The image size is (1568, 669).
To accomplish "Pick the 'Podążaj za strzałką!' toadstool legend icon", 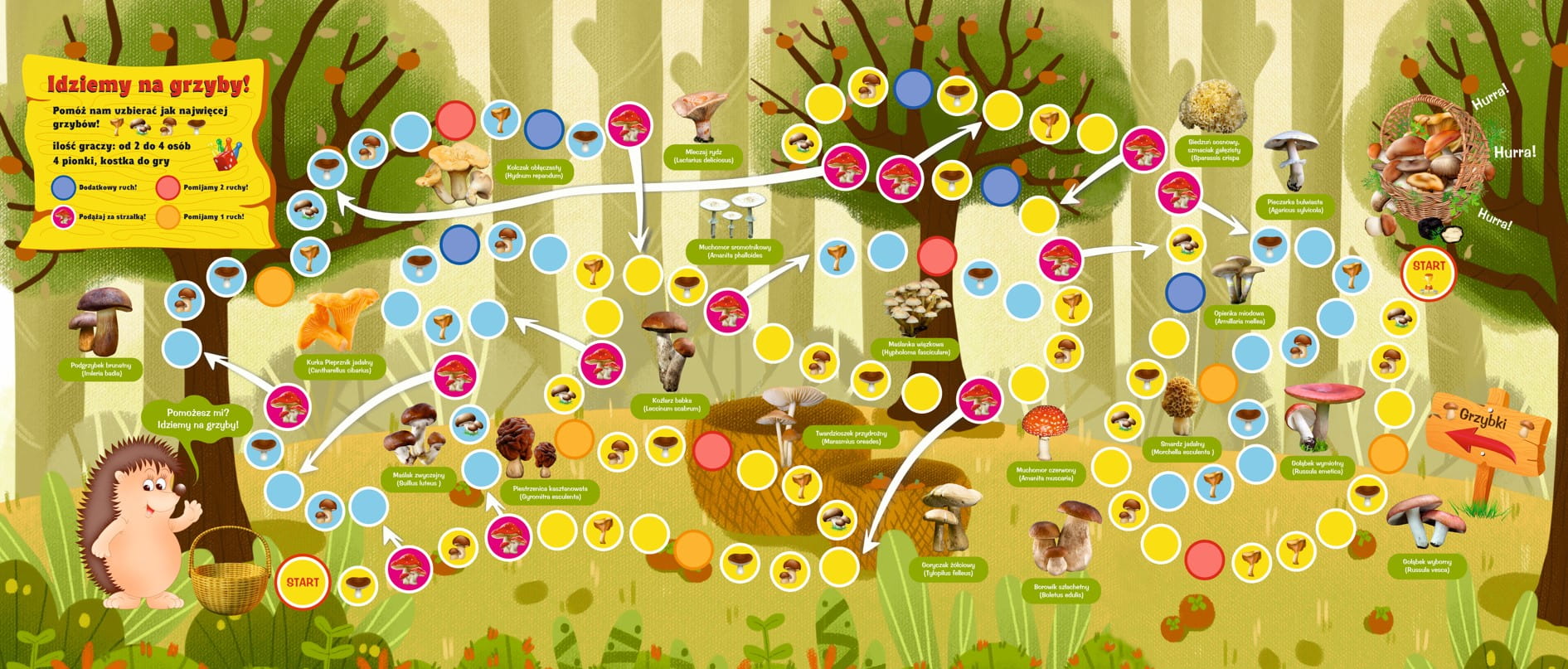I will (x=63, y=217).
